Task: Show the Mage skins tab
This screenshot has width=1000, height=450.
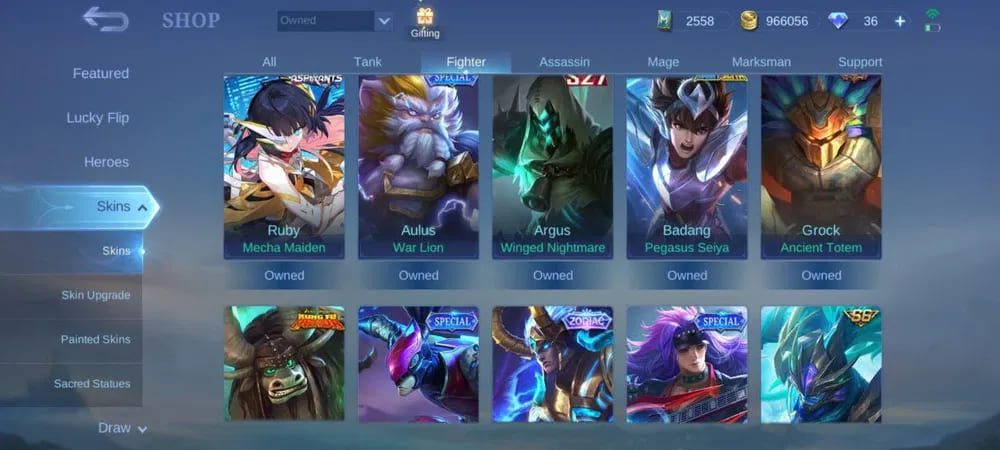Action: [663, 62]
